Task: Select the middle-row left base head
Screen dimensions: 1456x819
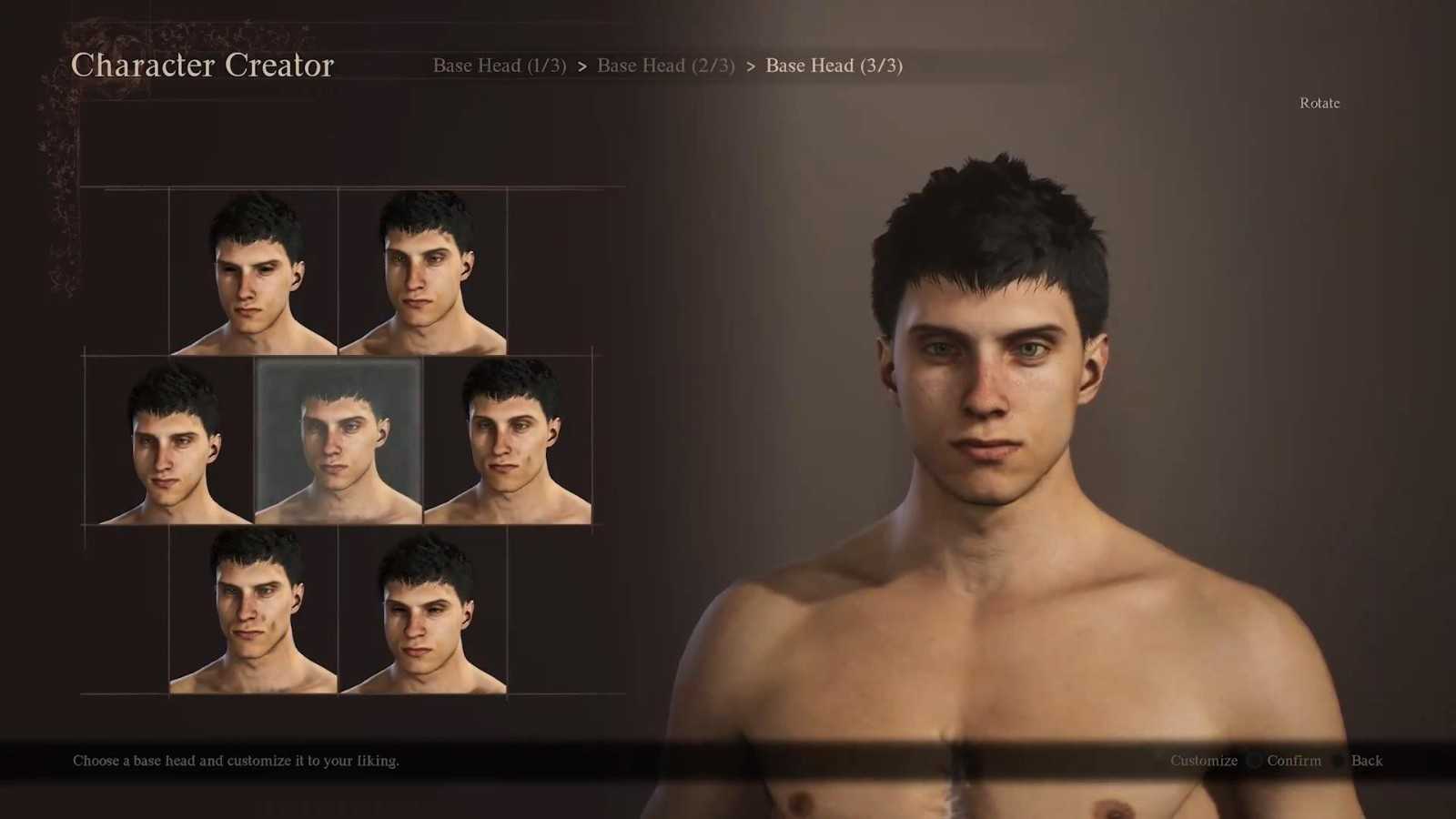Action: pos(169,440)
